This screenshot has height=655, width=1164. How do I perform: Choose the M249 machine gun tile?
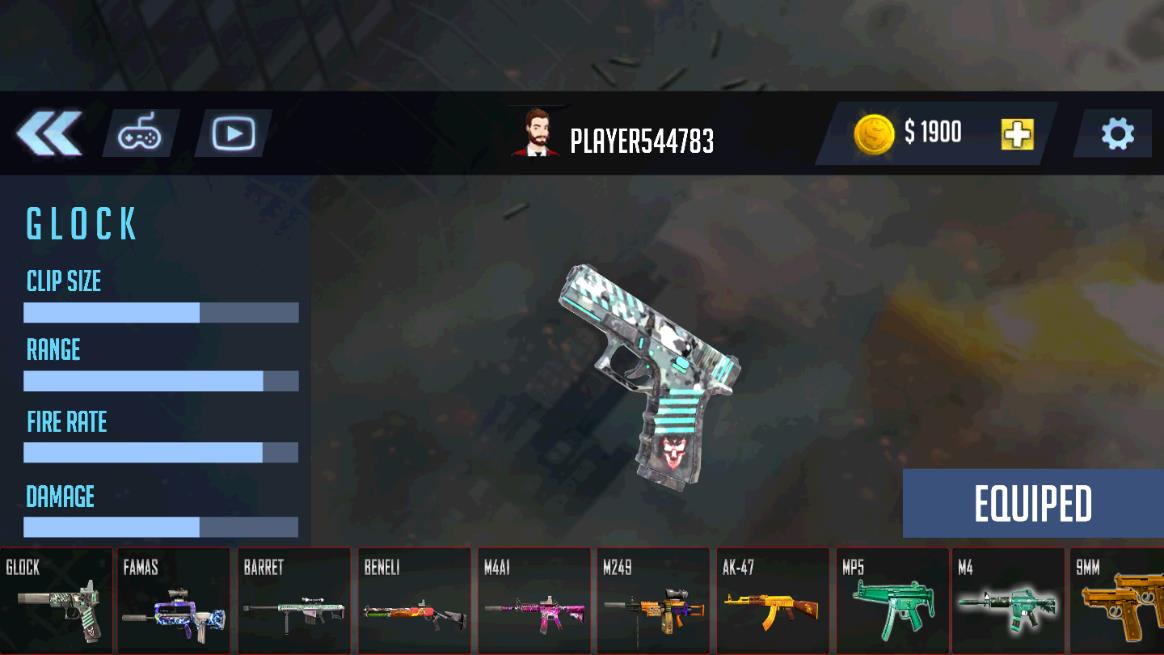tap(653, 601)
